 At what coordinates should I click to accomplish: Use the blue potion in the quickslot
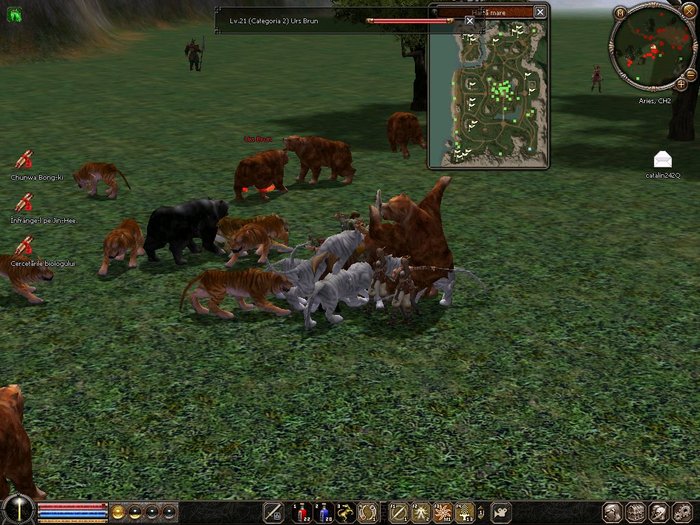click(324, 512)
